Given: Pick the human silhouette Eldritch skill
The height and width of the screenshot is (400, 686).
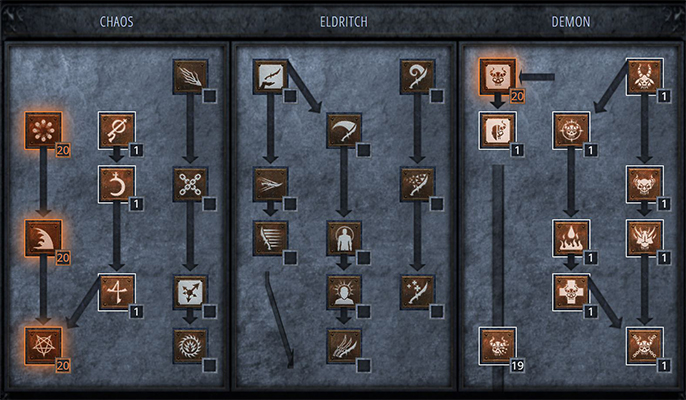Looking at the screenshot, I should click(343, 238).
